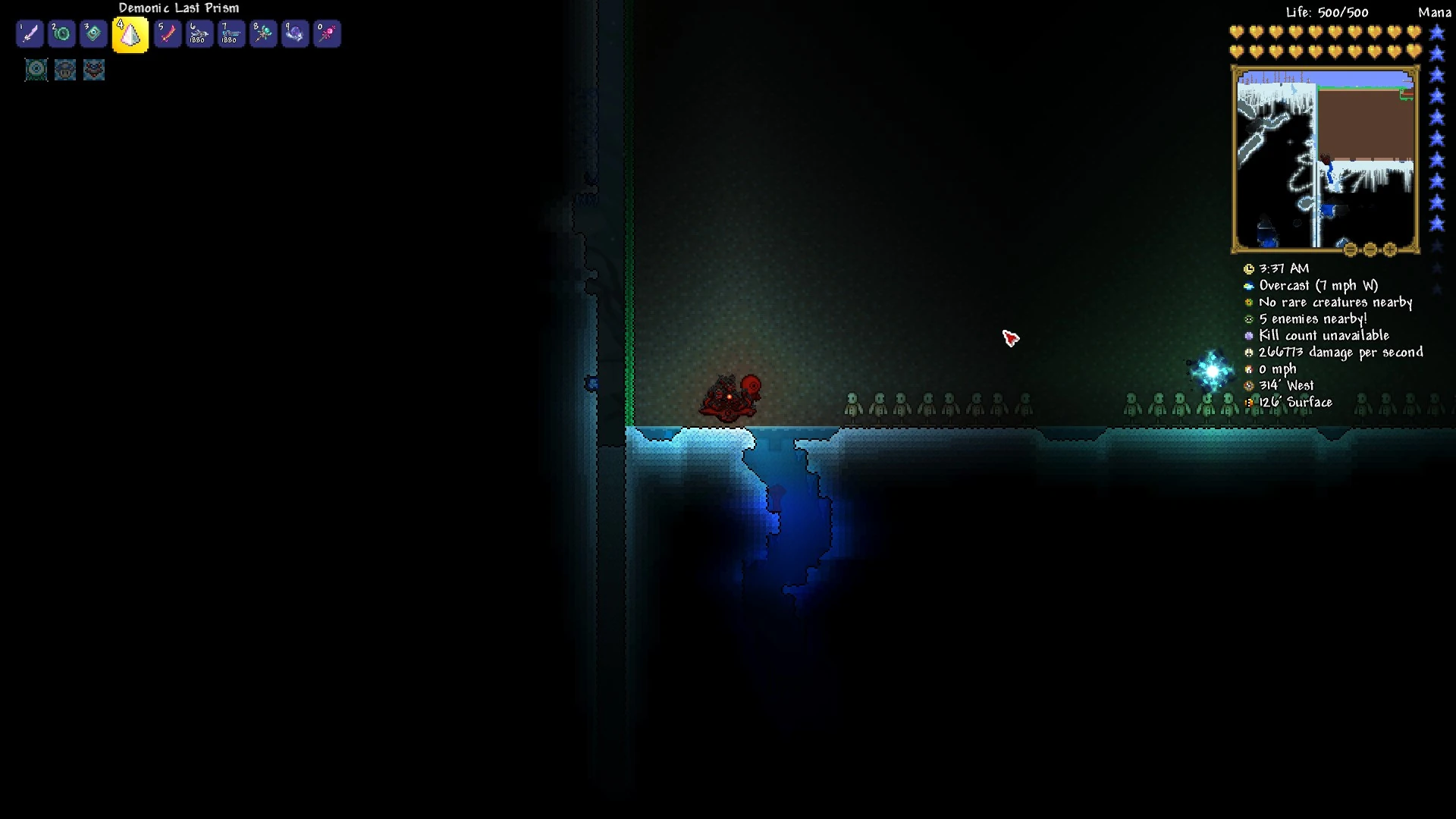The image size is (1456, 819).
Task: Select the Demonic Last Prism slot
Action: pyautogui.click(x=130, y=35)
